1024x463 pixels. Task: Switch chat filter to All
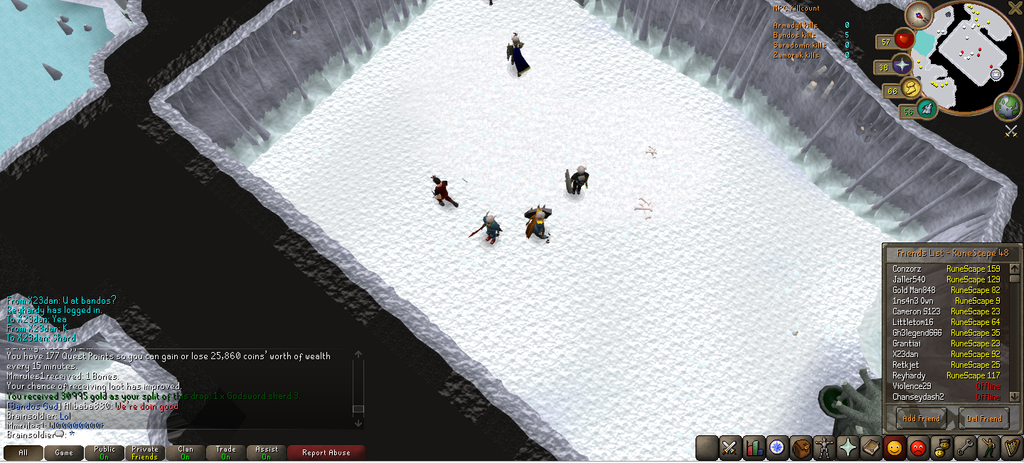[22, 452]
